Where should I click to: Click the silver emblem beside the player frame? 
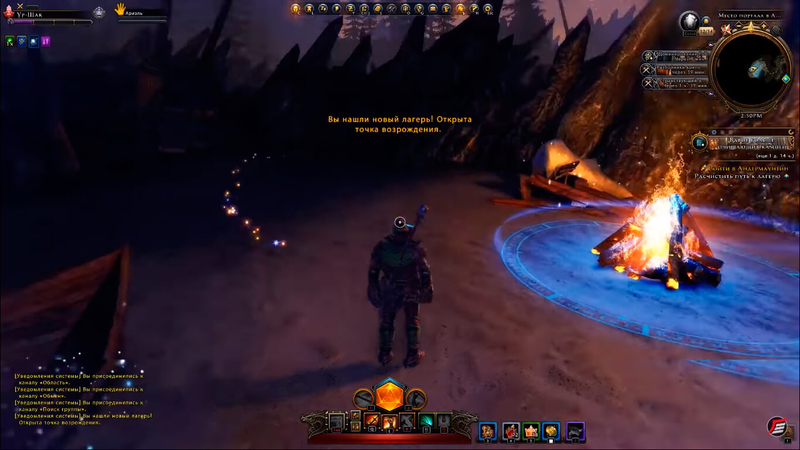click(99, 13)
